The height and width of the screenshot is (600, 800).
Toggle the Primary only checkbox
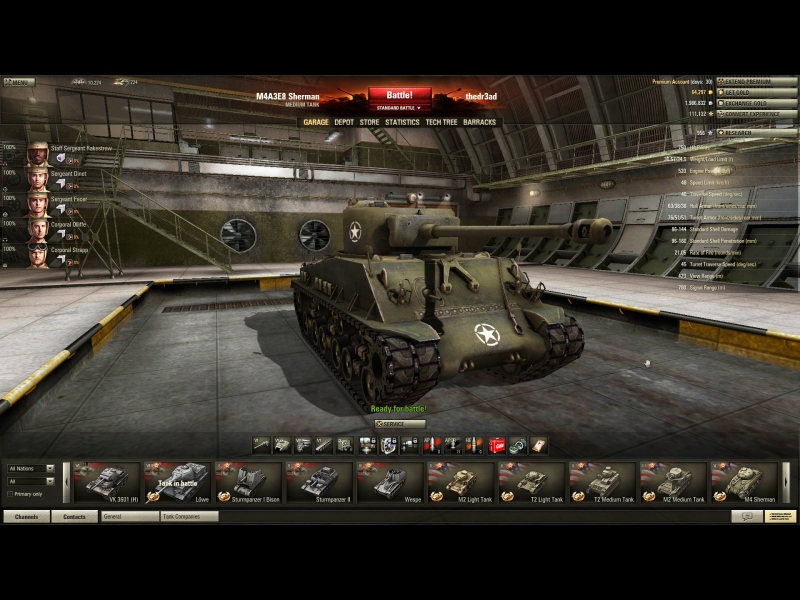(x=10, y=494)
